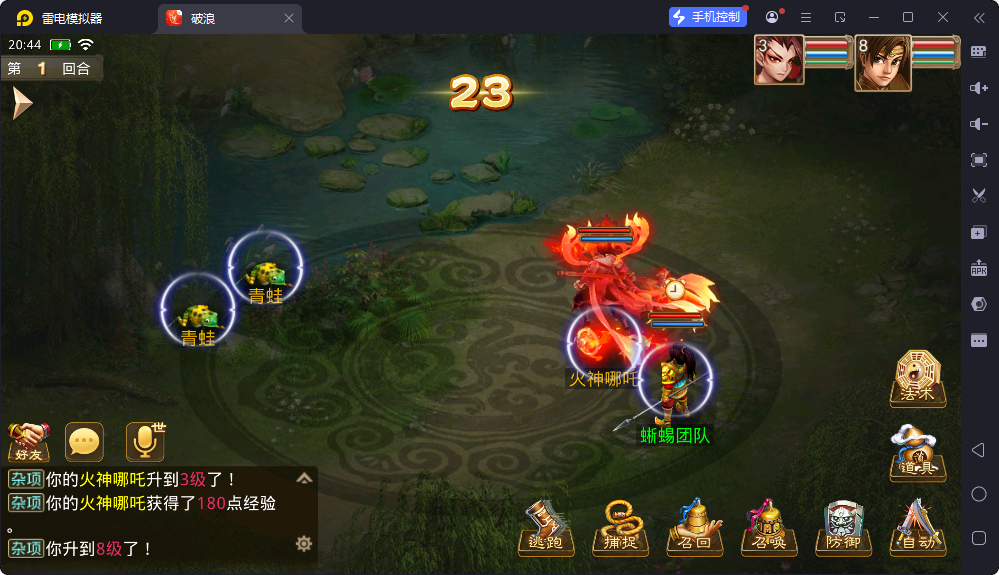Click the arrow icon below the round counter
The height and width of the screenshot is (575, 999).
pos(22,103)
